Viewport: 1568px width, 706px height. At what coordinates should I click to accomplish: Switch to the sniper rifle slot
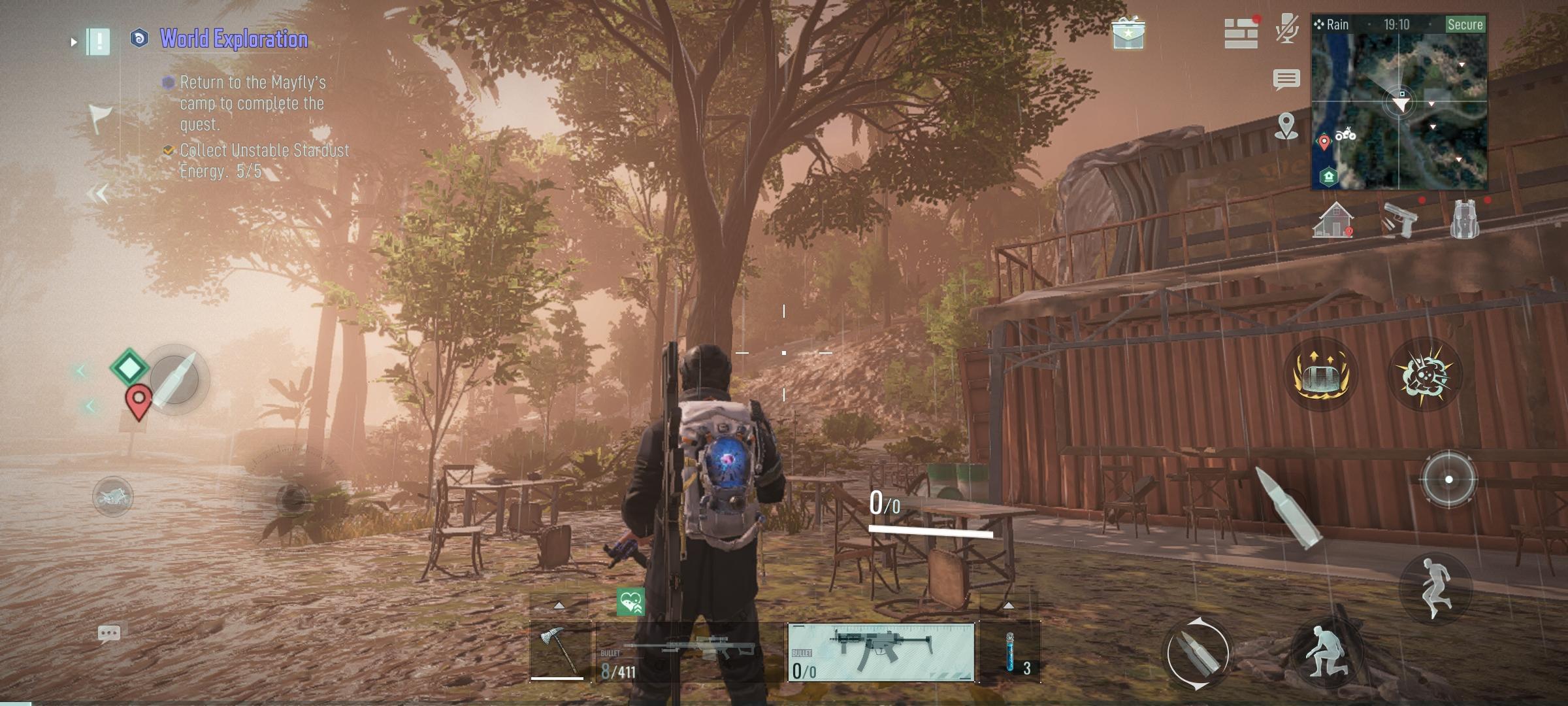click(689, 651)
